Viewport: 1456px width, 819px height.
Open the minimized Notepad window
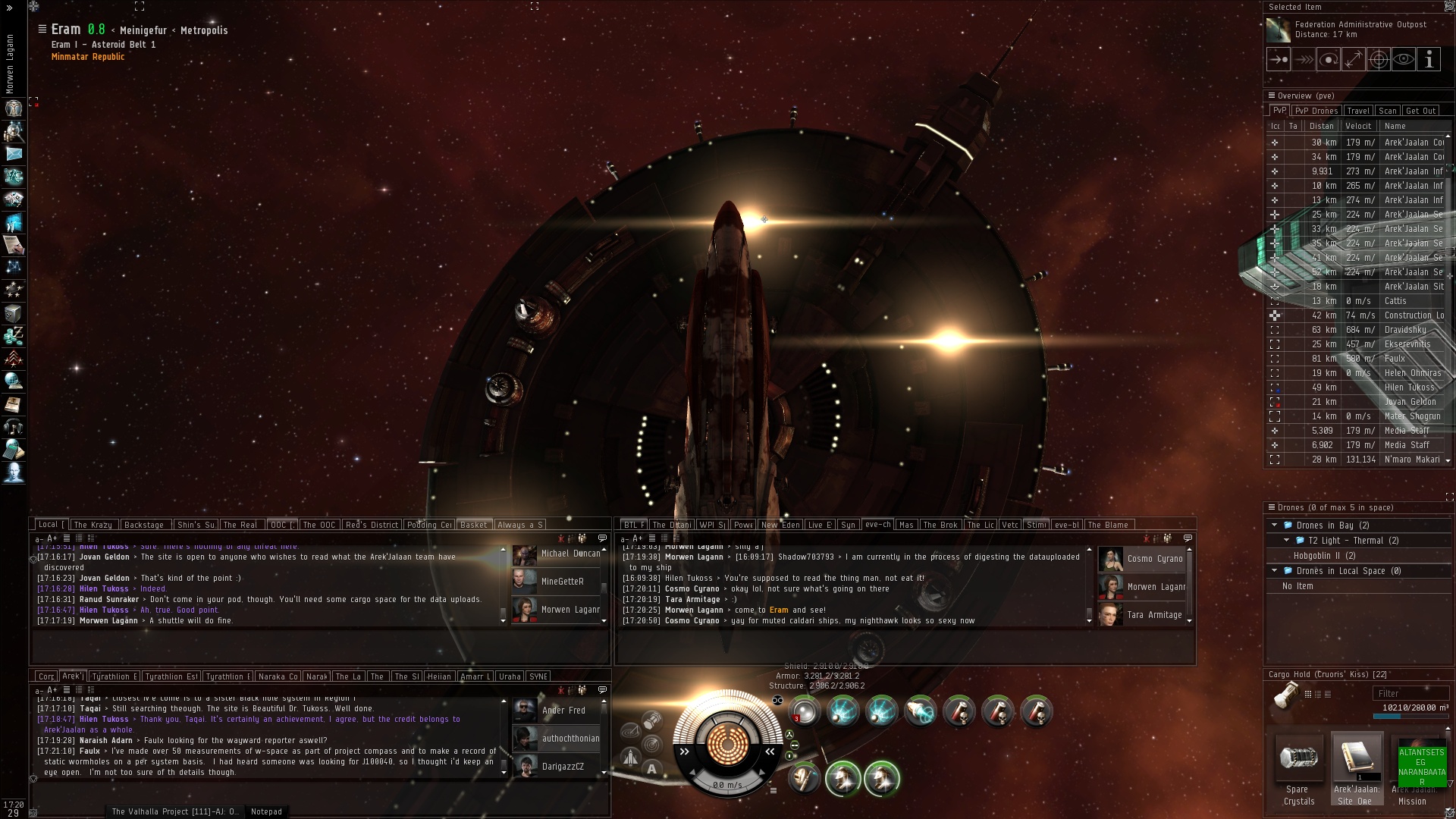[x=266, y=811]
